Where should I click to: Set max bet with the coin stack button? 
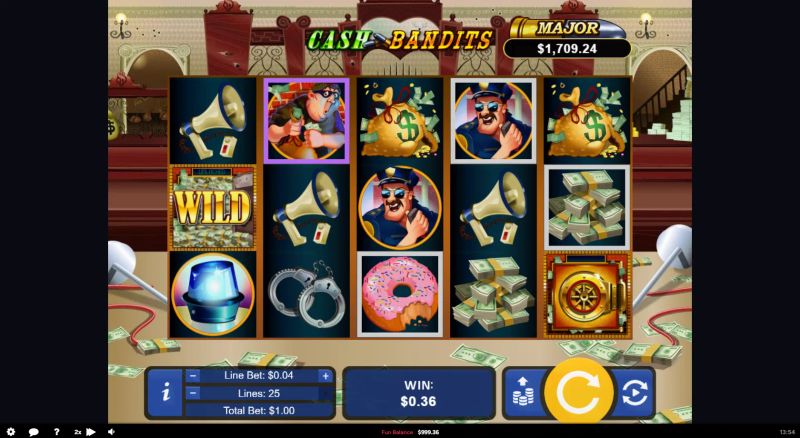click(520, 392)
